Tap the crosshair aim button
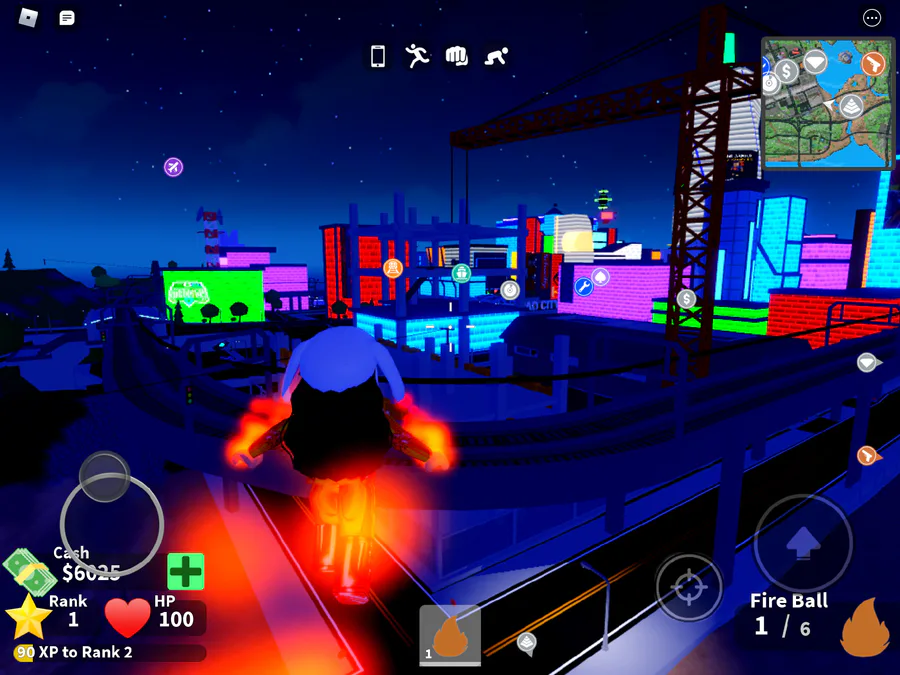This screenshot has width=900, height=675. pyautogui.click(x=689, y=587)
